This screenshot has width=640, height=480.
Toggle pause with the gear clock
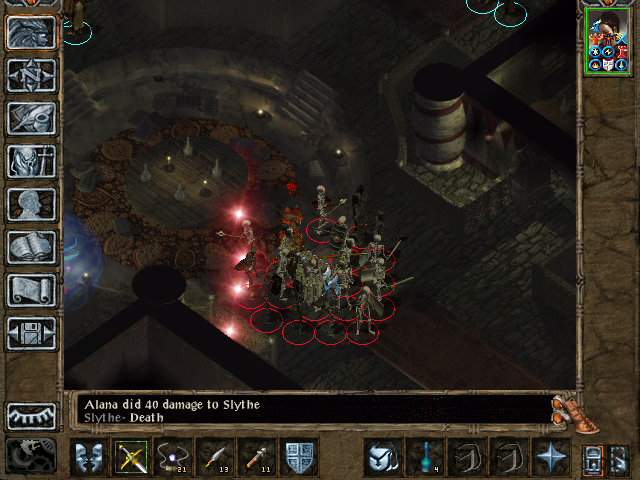[x=31, y=455]
